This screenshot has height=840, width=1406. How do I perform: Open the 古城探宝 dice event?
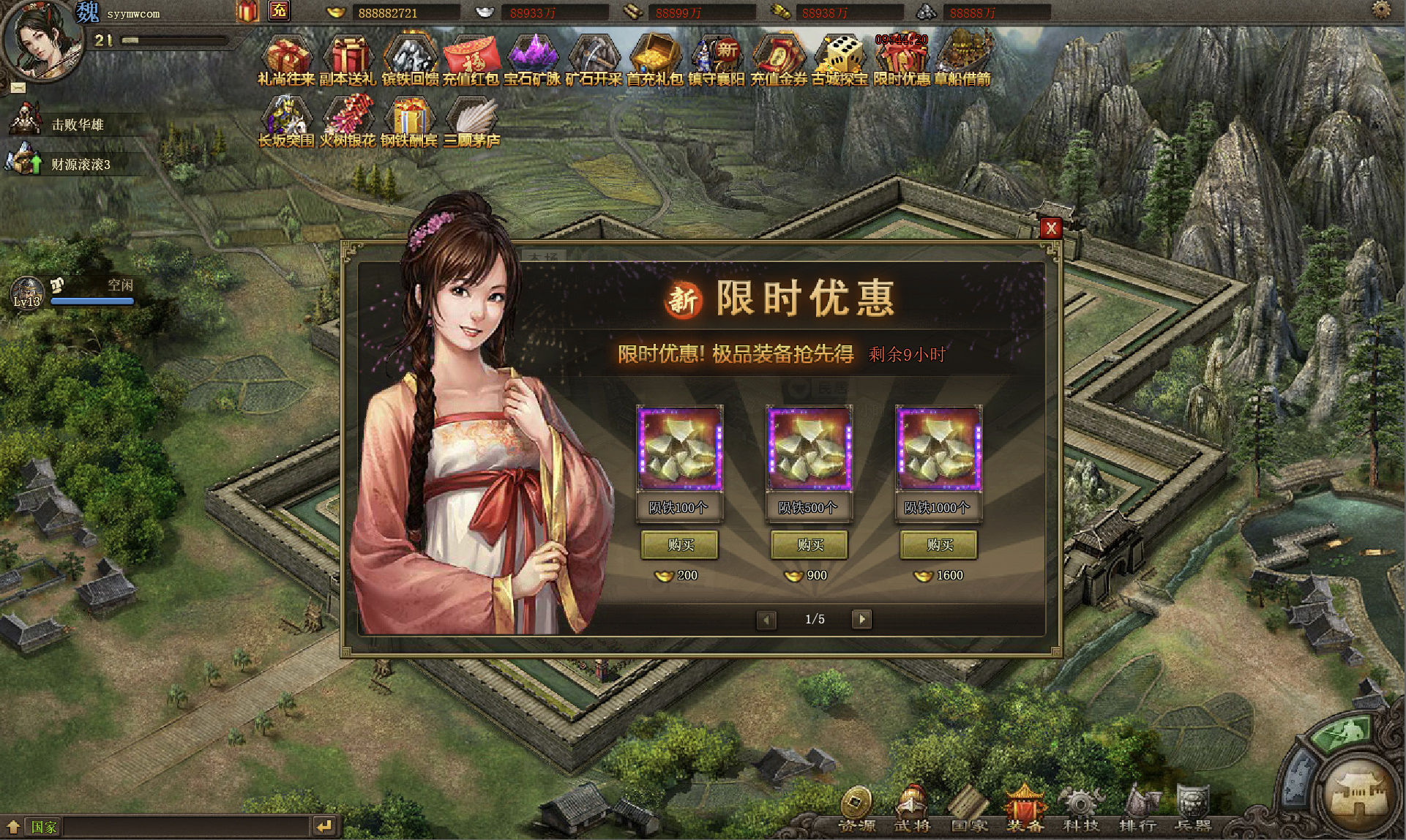click(840, 59)
